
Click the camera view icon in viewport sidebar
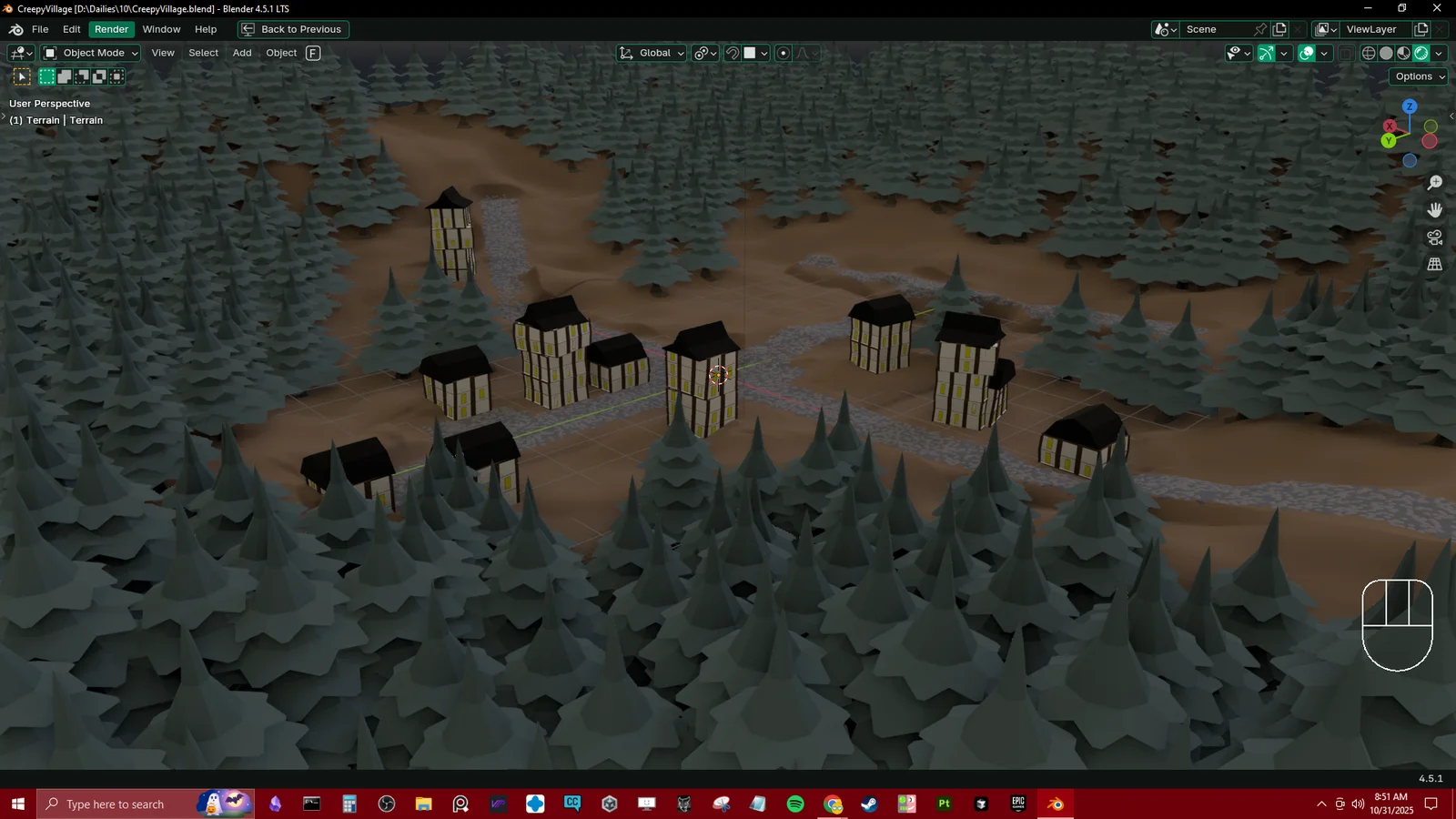coord(1434,238)
